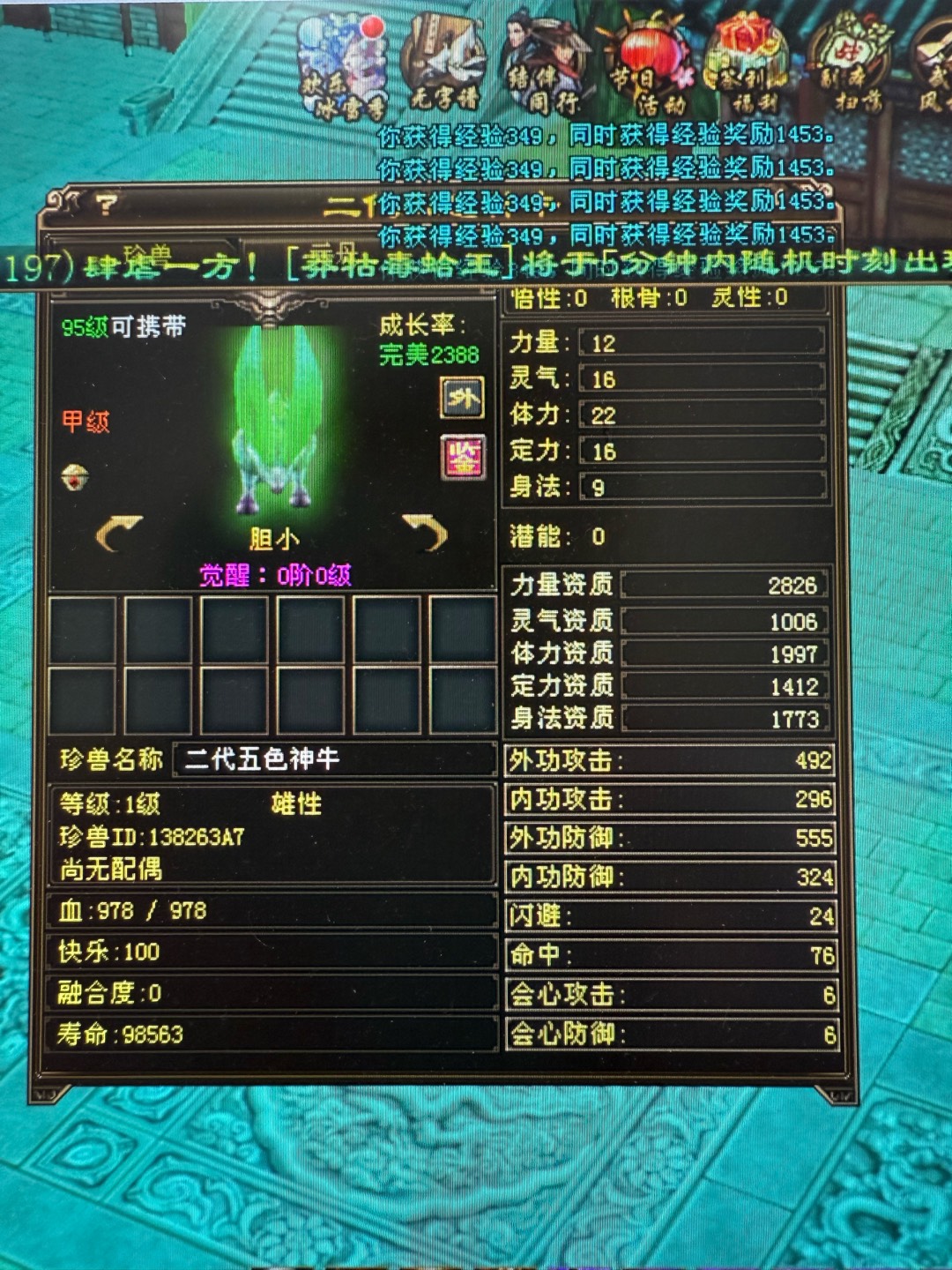Screen dimensions: 952x1270
Task: Click the question mark help button
Action: click(x=107, y=205)
